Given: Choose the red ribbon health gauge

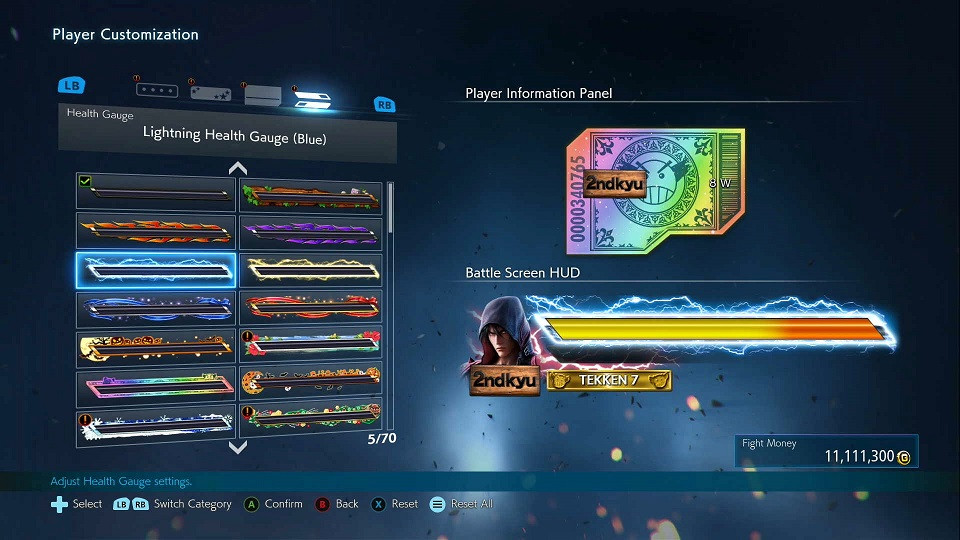Looking at the screenshot, I should pos(311,309).
